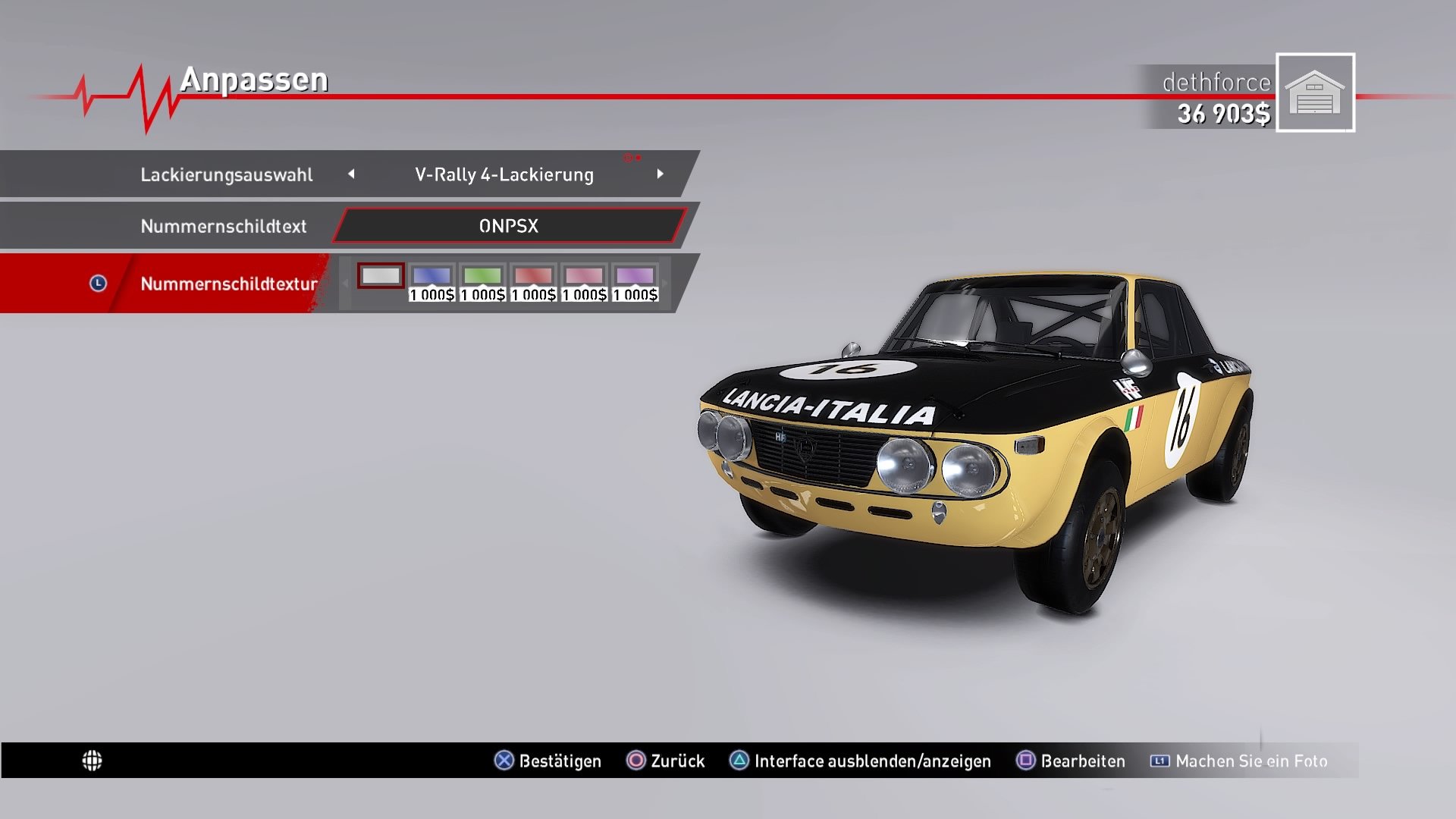Click the left arrow on Lackierungsauswahl

point(352,174)
